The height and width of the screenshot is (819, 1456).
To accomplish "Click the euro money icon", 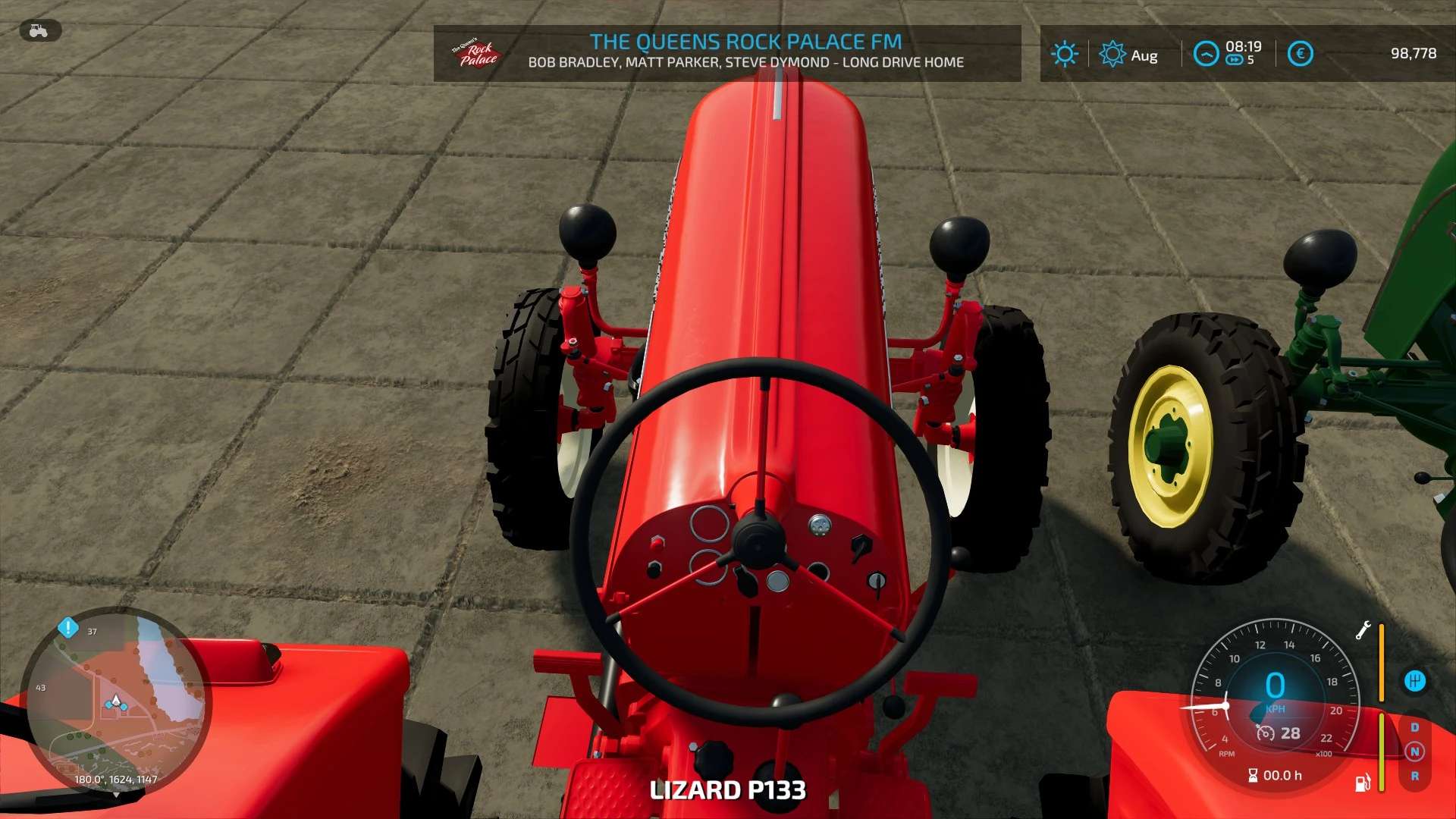I will [x=1300, y=54].
